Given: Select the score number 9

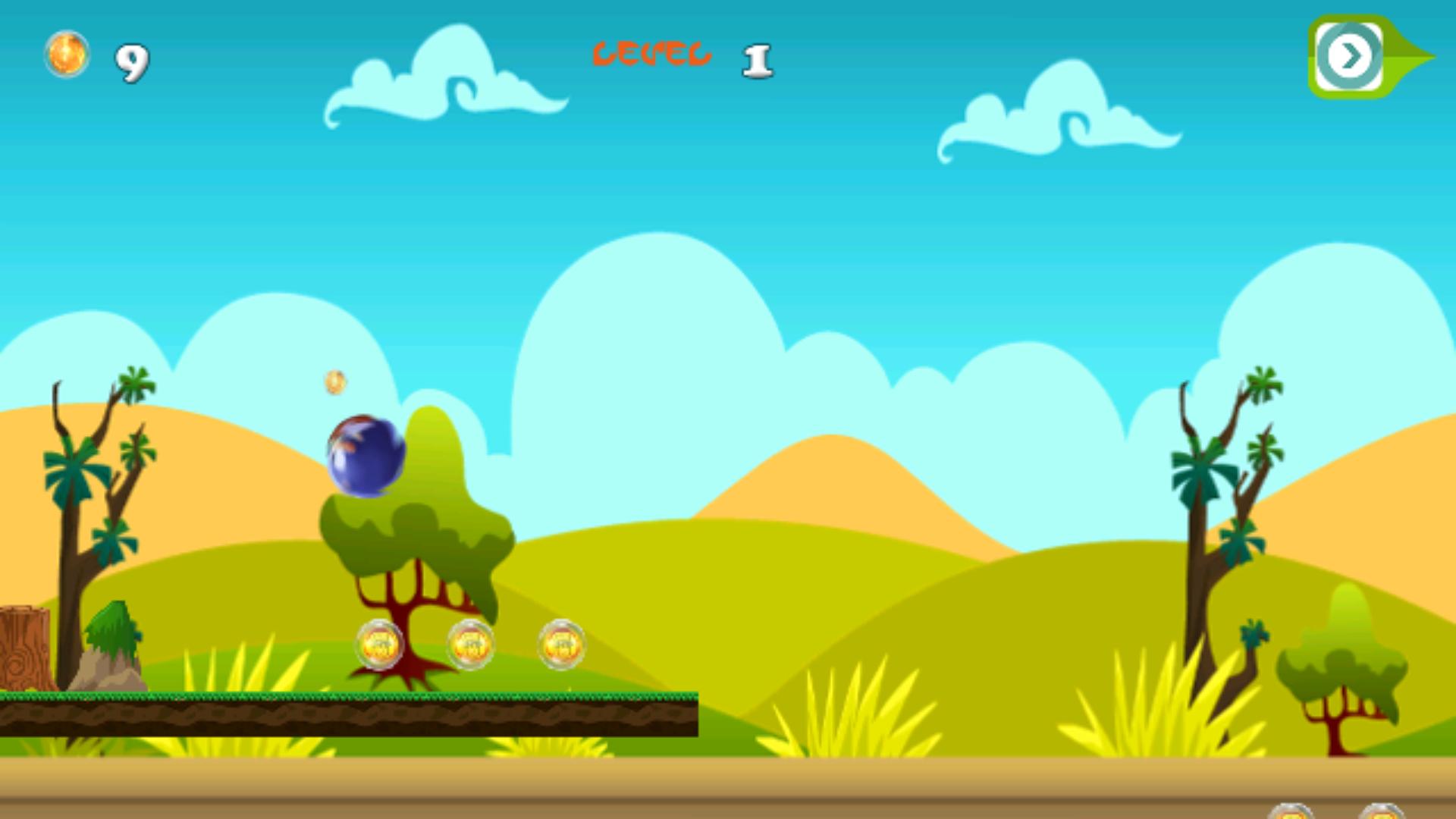Looking at the screenshot, I should point(130,62).
